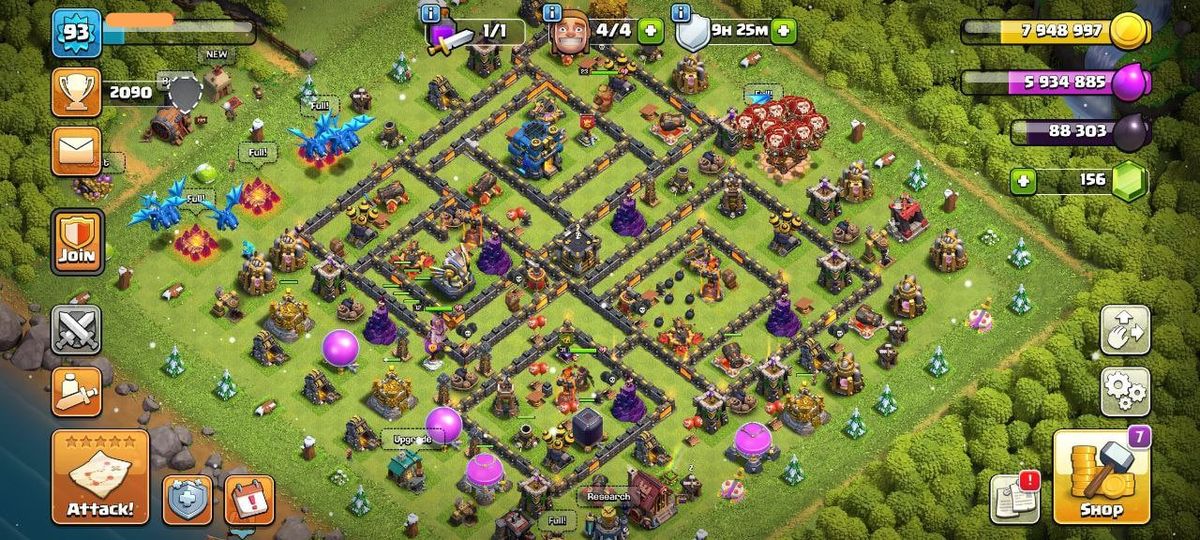Click the level 93 experience badge
The image size is (1200, 540).
tap(76, 32)
